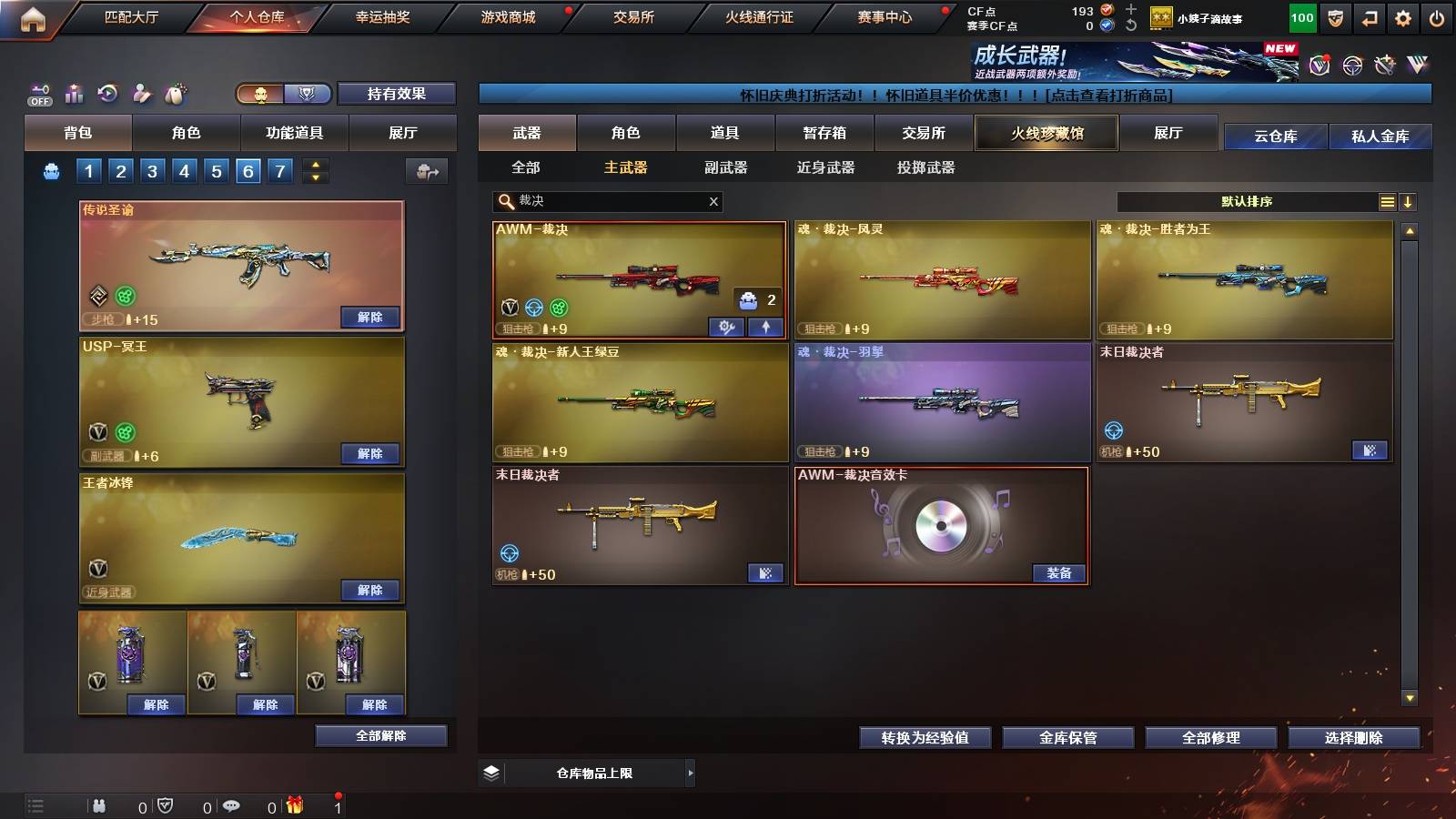
Task: Click the upgrade arrow icon on AWM-裁决 card
Action: pos(765,329)
